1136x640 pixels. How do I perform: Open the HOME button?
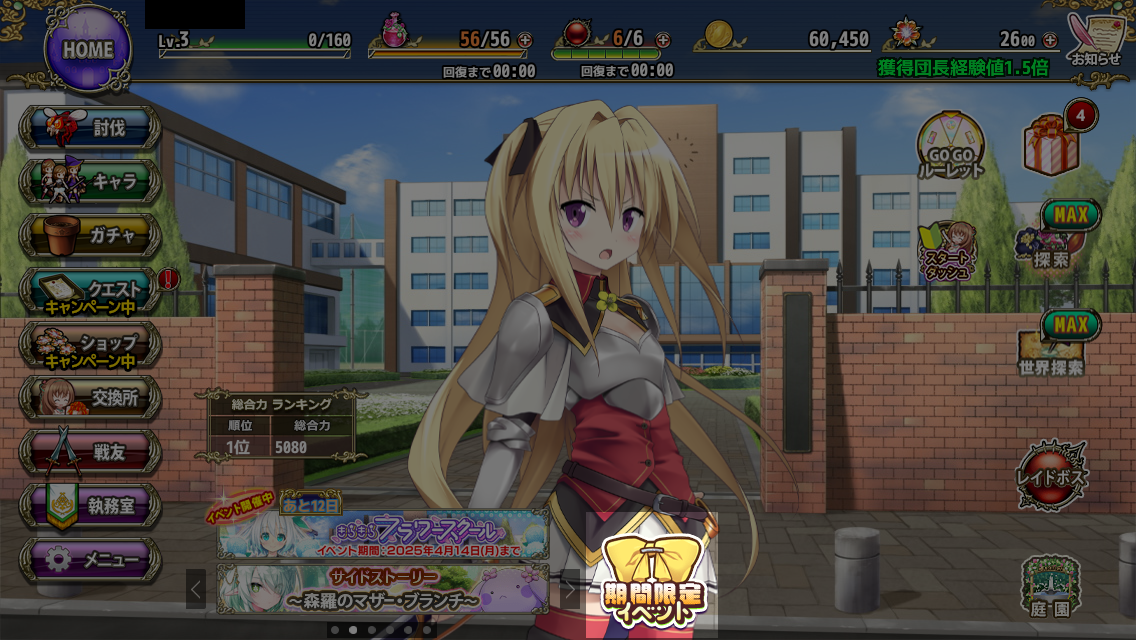click(x=88, y=49)
